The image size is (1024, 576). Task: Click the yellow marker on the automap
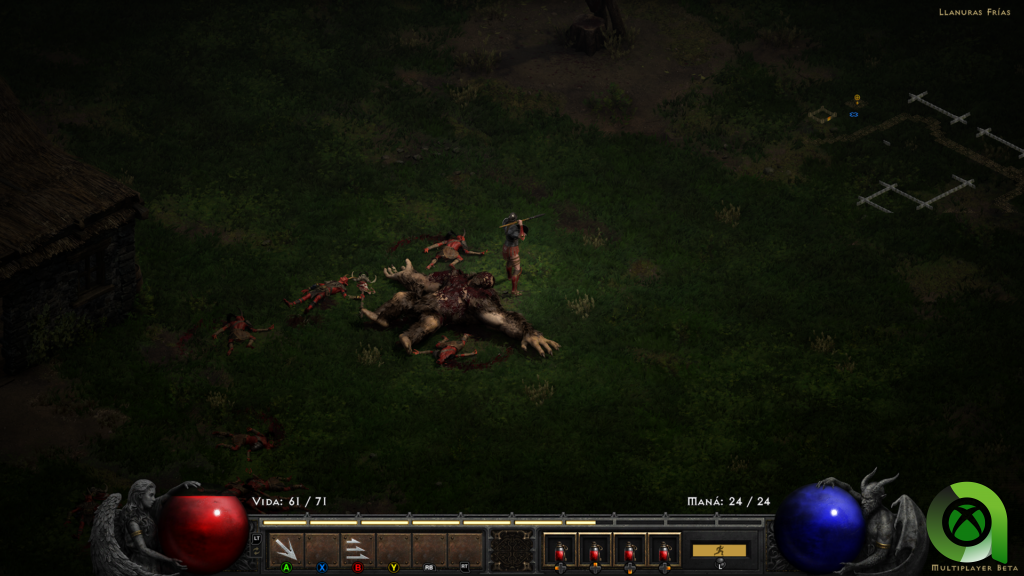point(857,99)
